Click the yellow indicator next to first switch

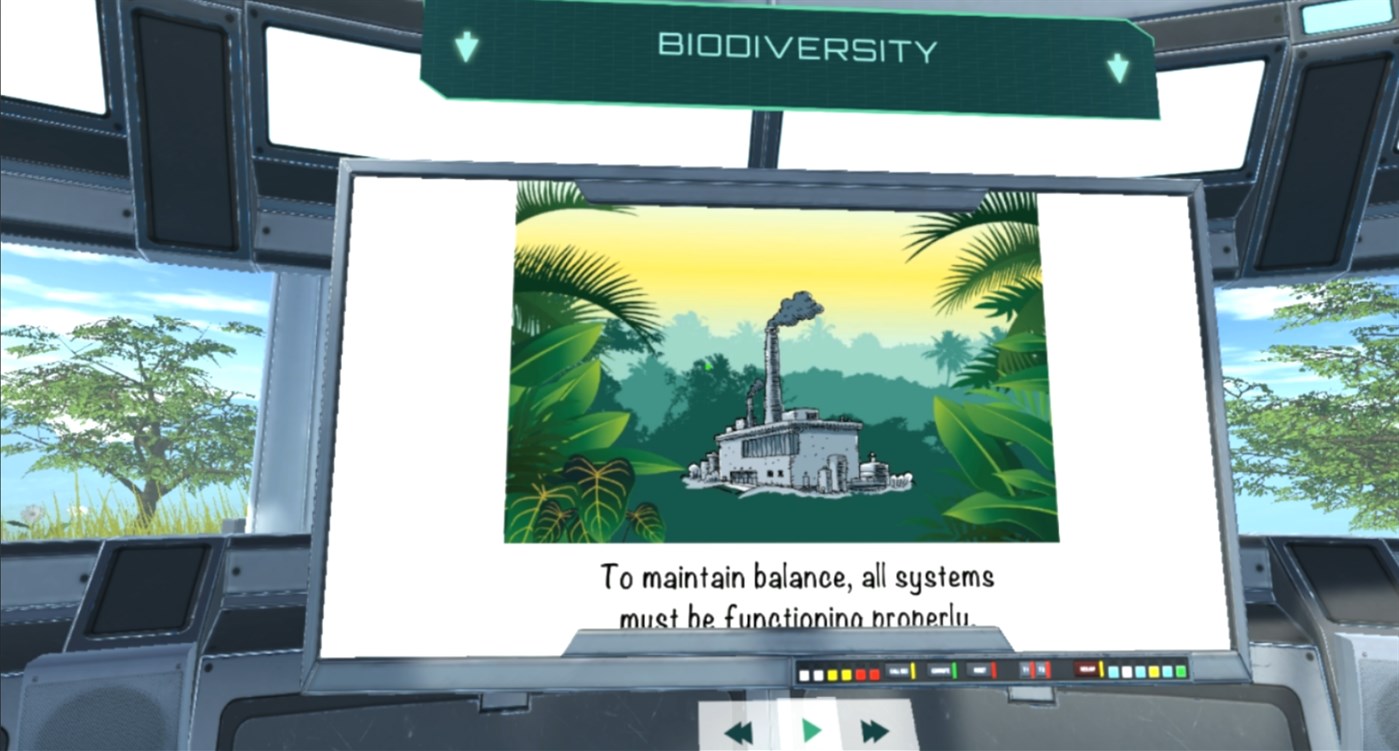[x=913, y=671]
